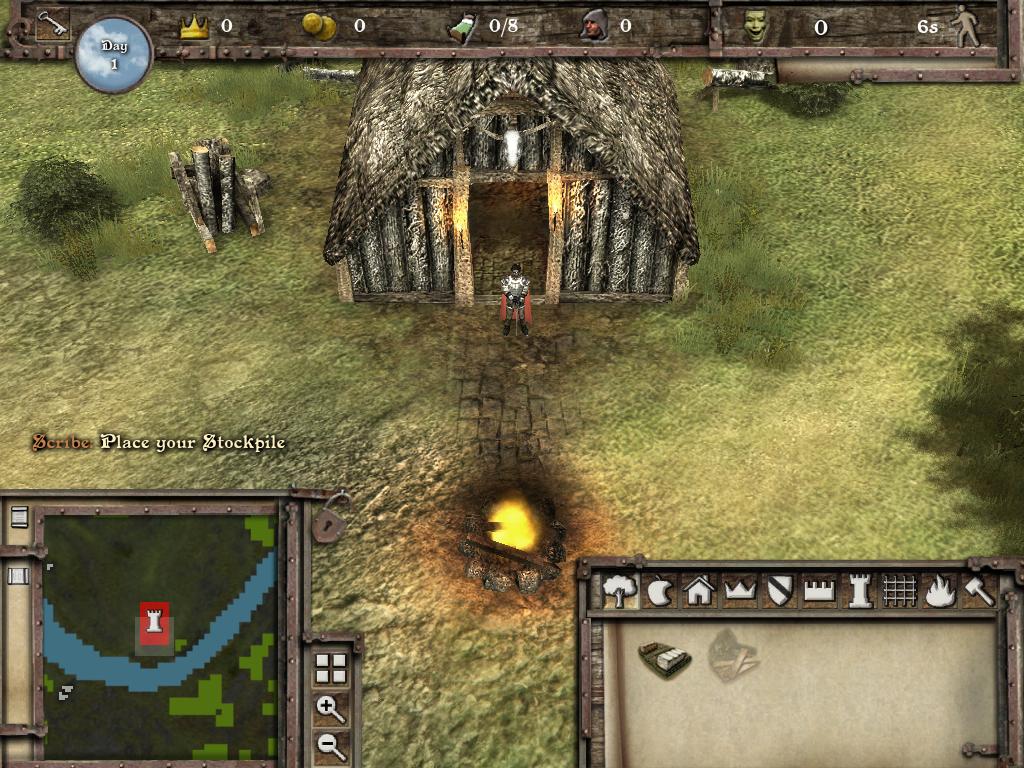Click the four-squares view button

pos(330,669)
